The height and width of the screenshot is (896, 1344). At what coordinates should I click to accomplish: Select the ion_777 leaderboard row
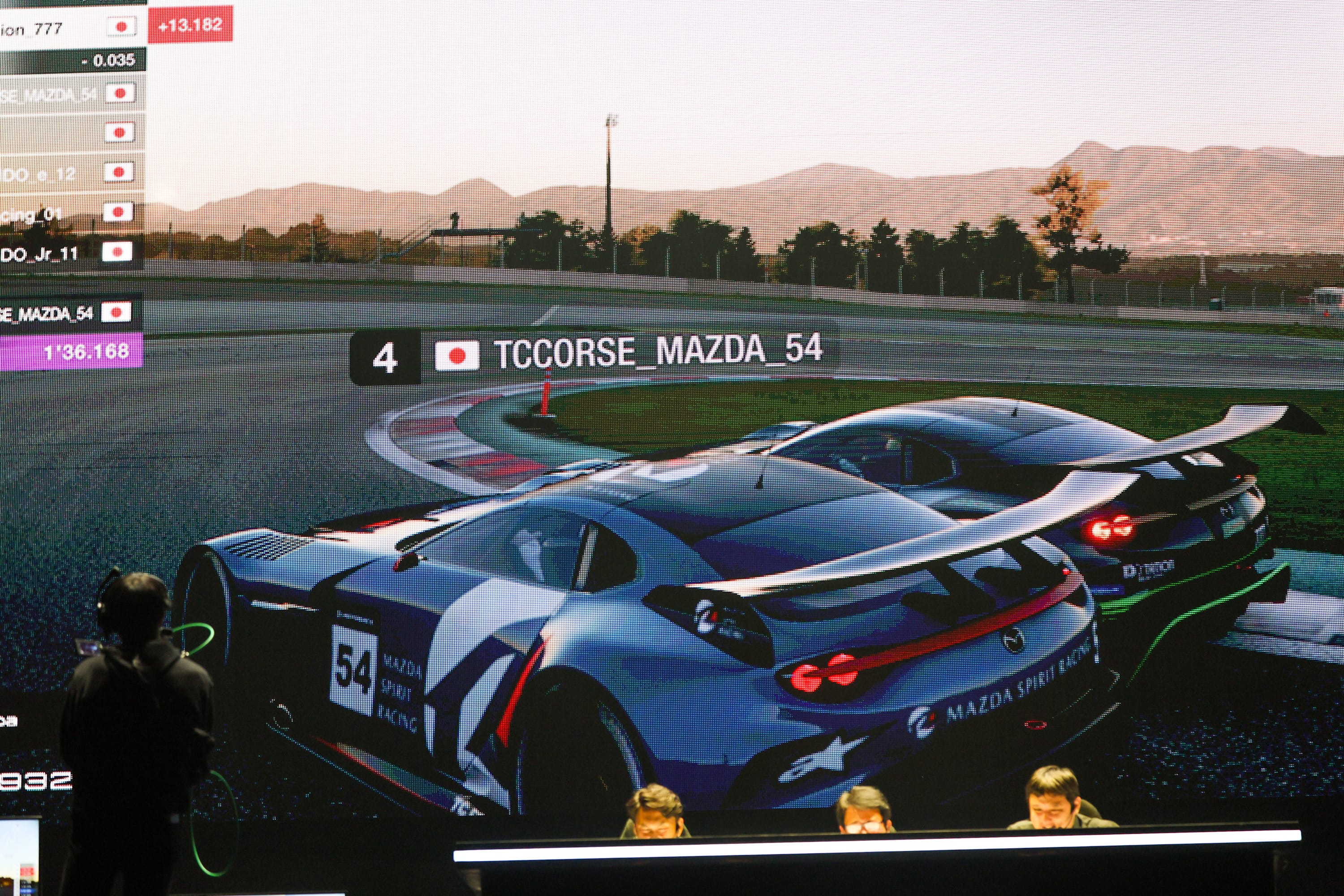click(69, 27)
